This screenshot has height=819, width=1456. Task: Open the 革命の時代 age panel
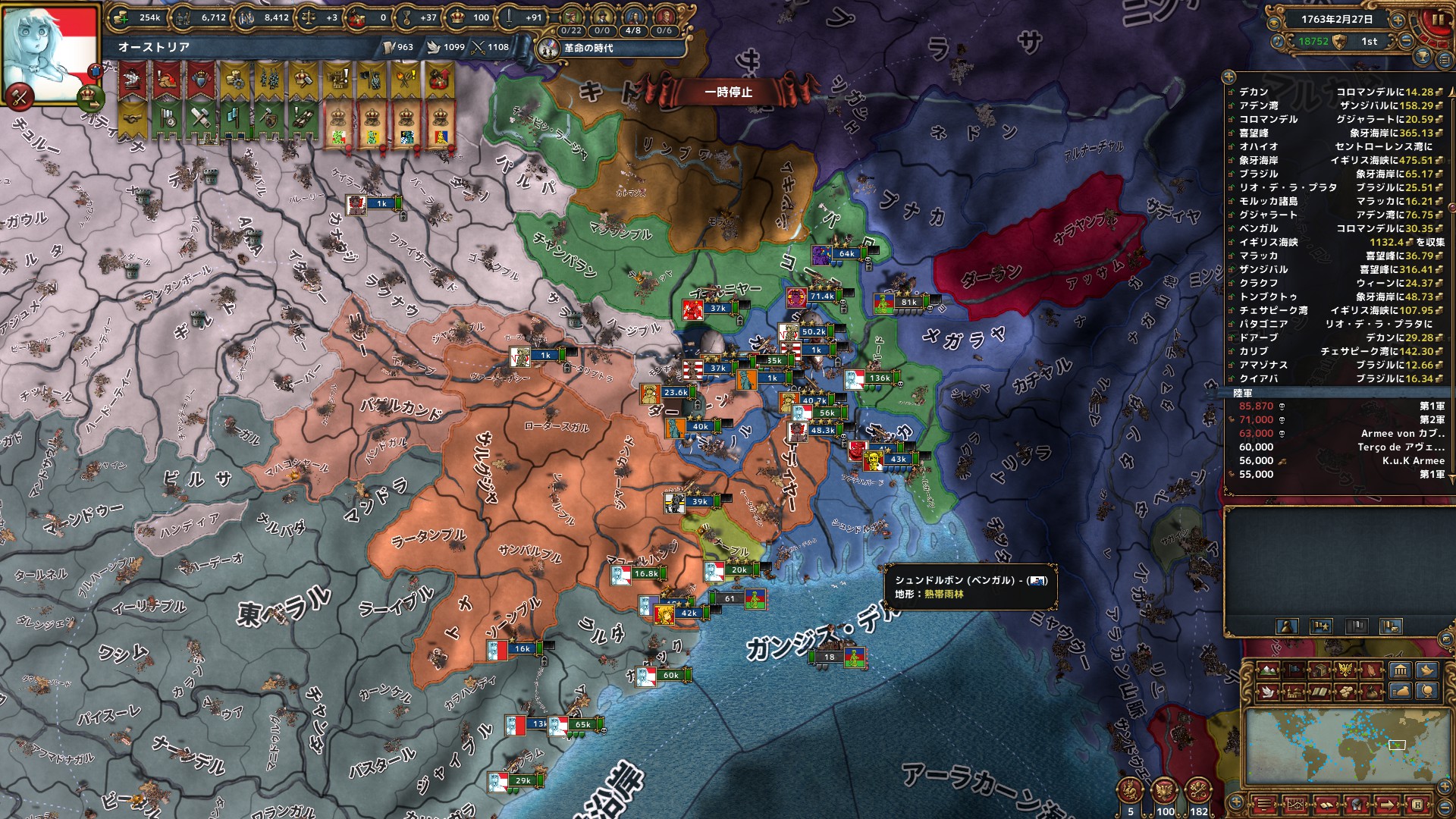tap(588, 49)
